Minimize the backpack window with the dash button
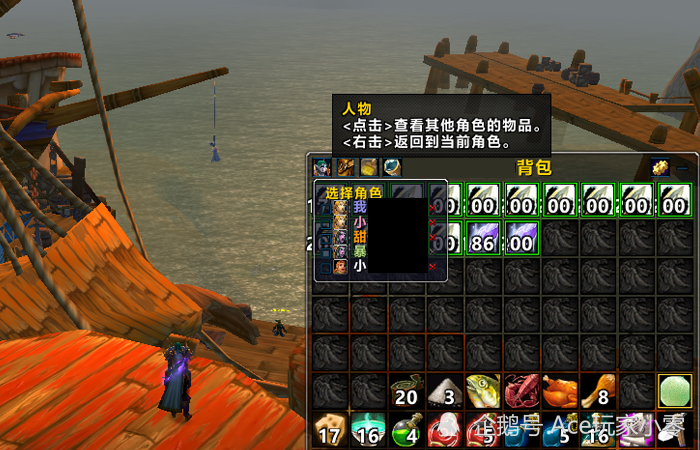Image resolution: width=700 pixels, height=450 pixels. point(683,169)
